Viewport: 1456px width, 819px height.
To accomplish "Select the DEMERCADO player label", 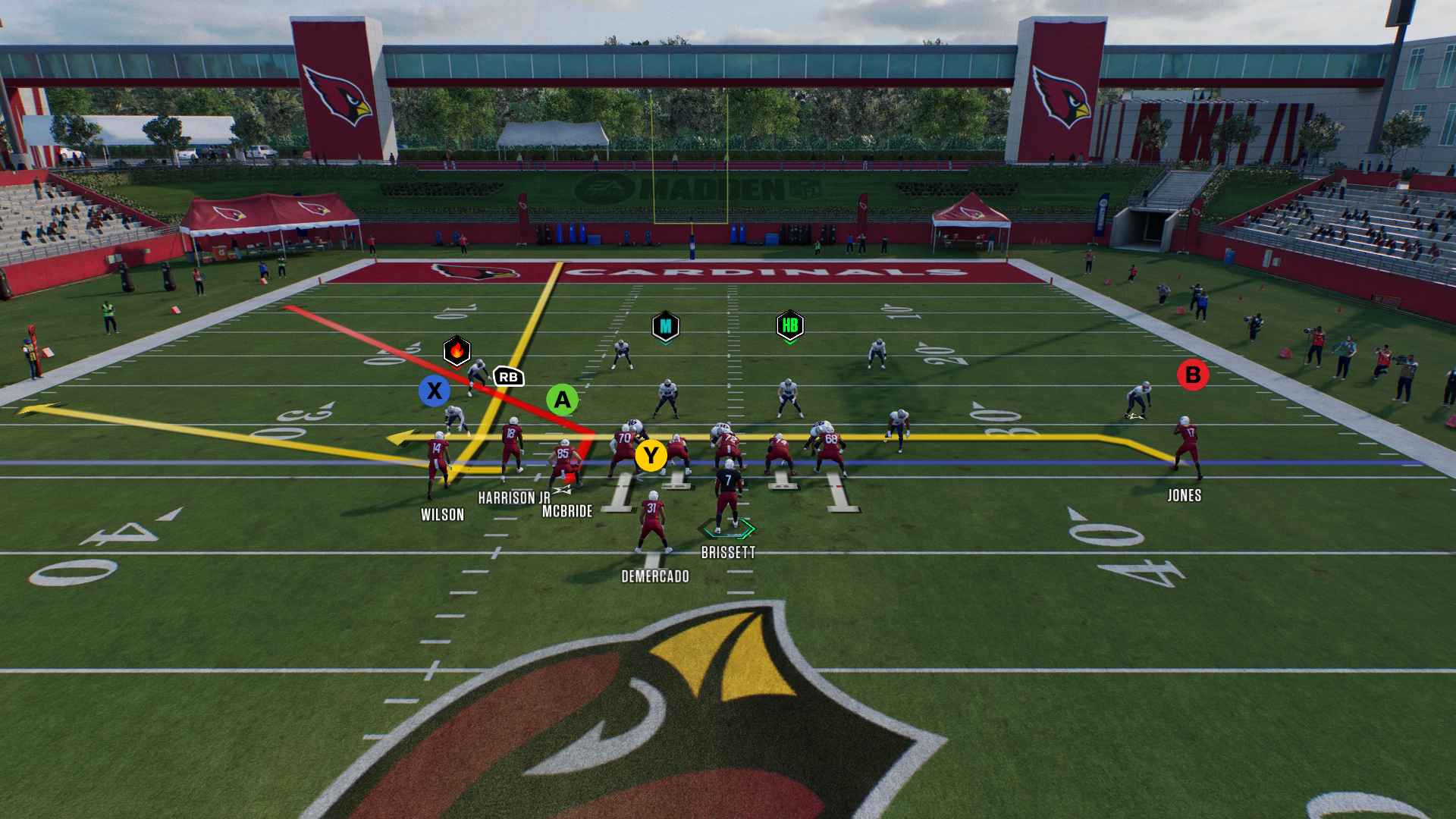I will point(655,576).
